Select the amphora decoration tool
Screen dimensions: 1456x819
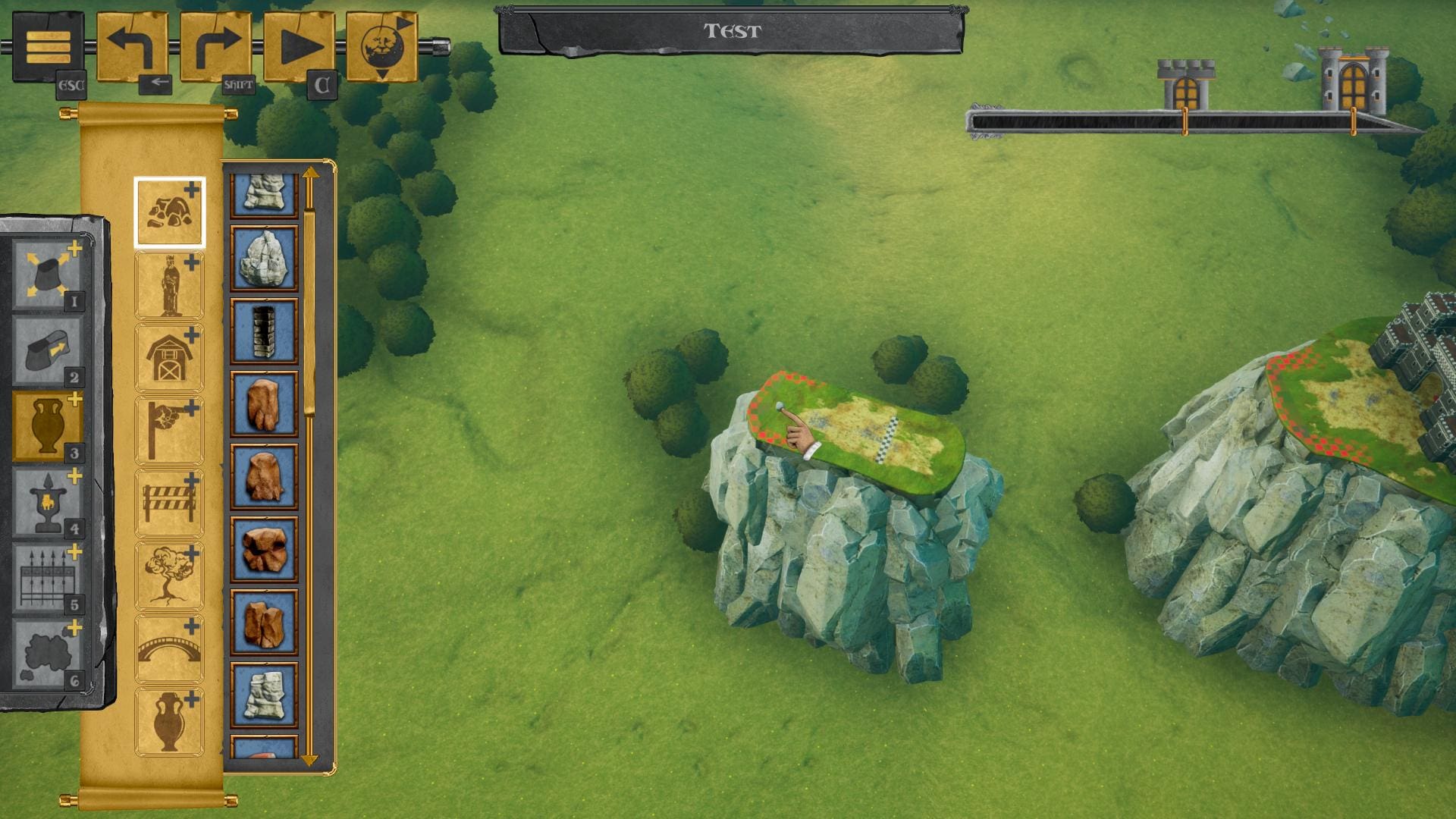click(x=47, y=426)
